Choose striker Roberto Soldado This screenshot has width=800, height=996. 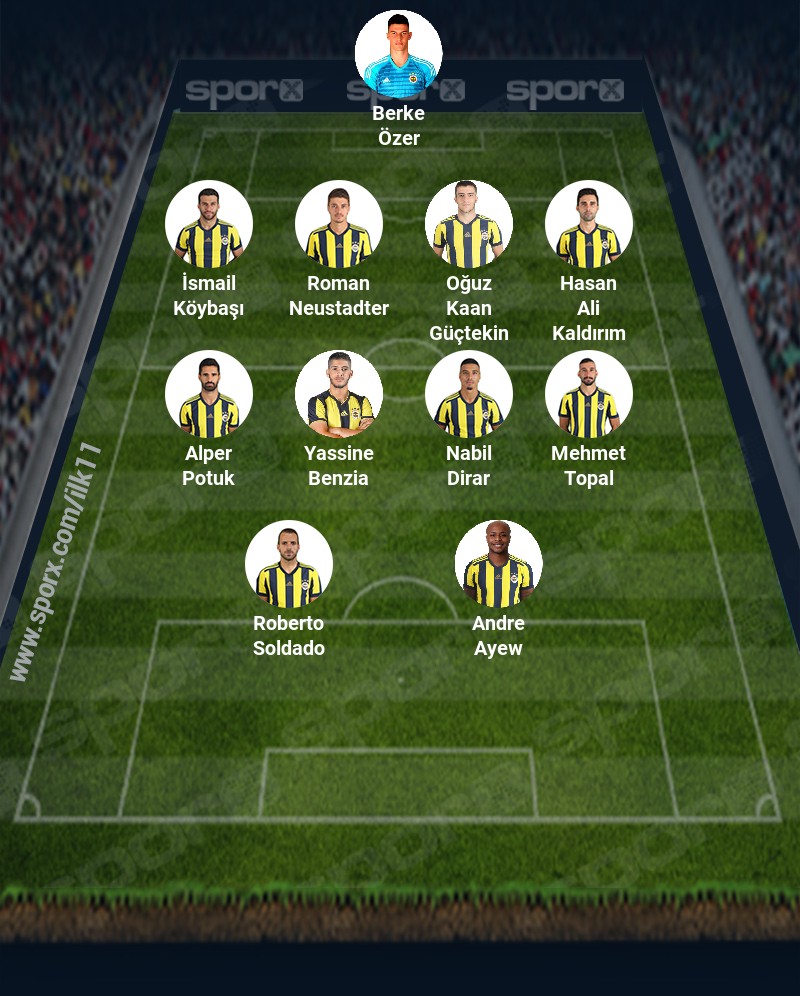(x=288, y=564)
